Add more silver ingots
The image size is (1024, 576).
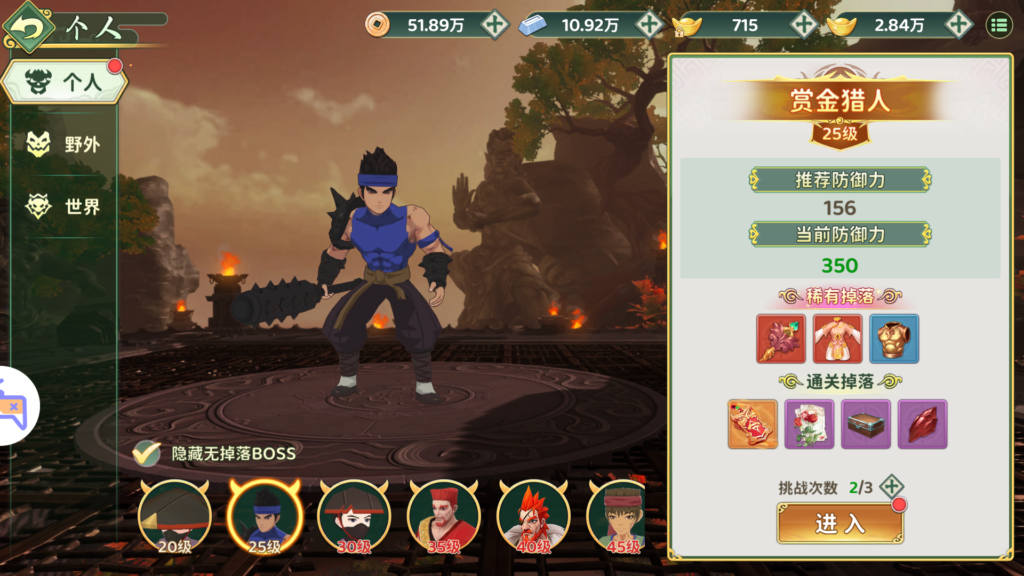(x=650, y=25)
